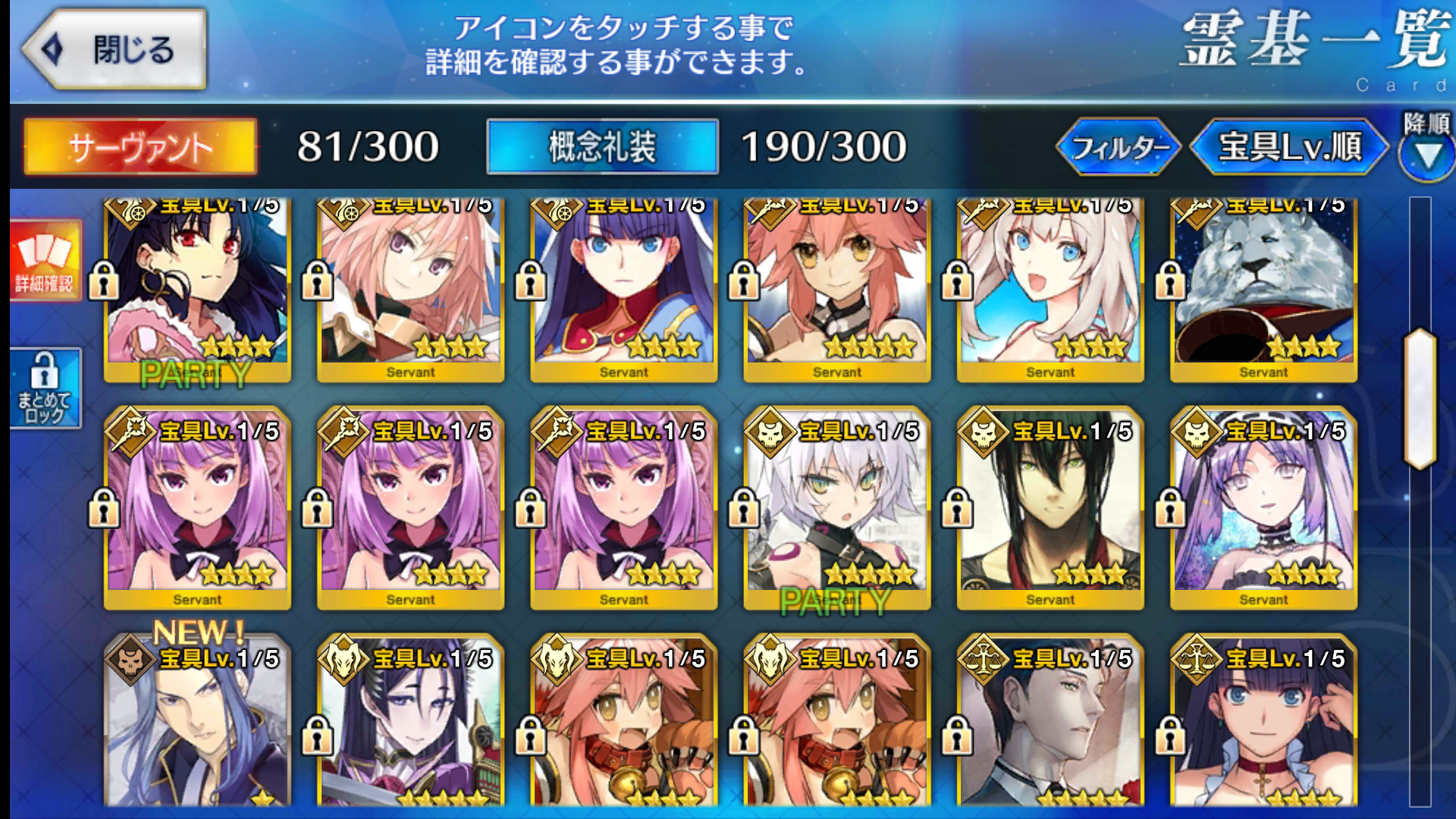Select the white-haired Jack the Ripper card
Screen dimensions: 1456x819
point(836,508)
